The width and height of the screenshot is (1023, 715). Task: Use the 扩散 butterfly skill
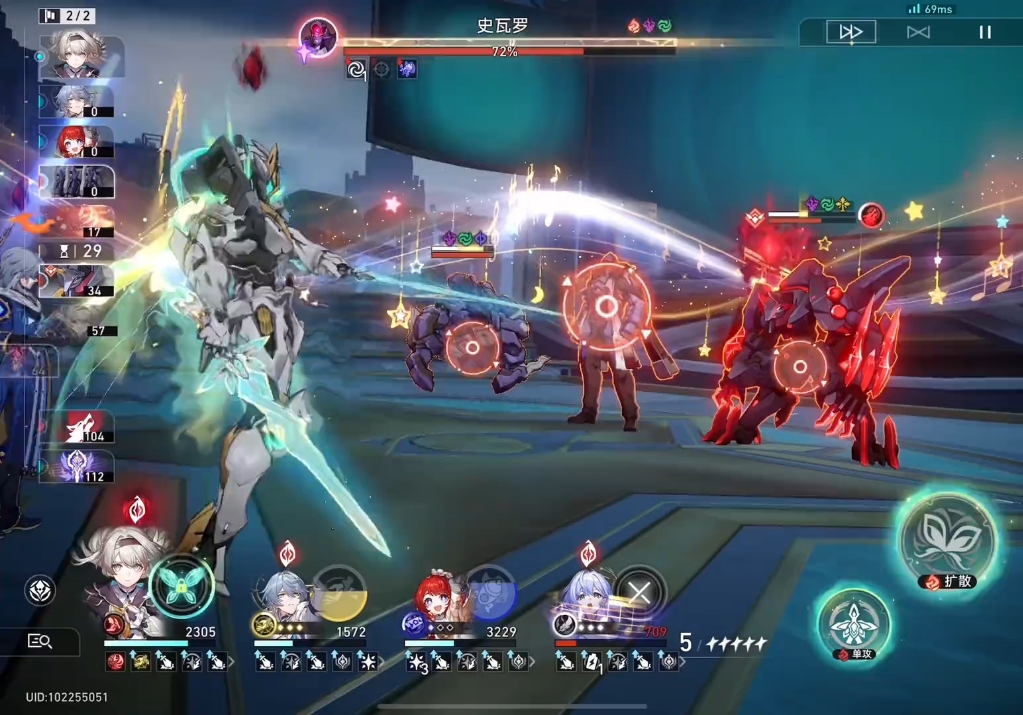pos(948,537)
